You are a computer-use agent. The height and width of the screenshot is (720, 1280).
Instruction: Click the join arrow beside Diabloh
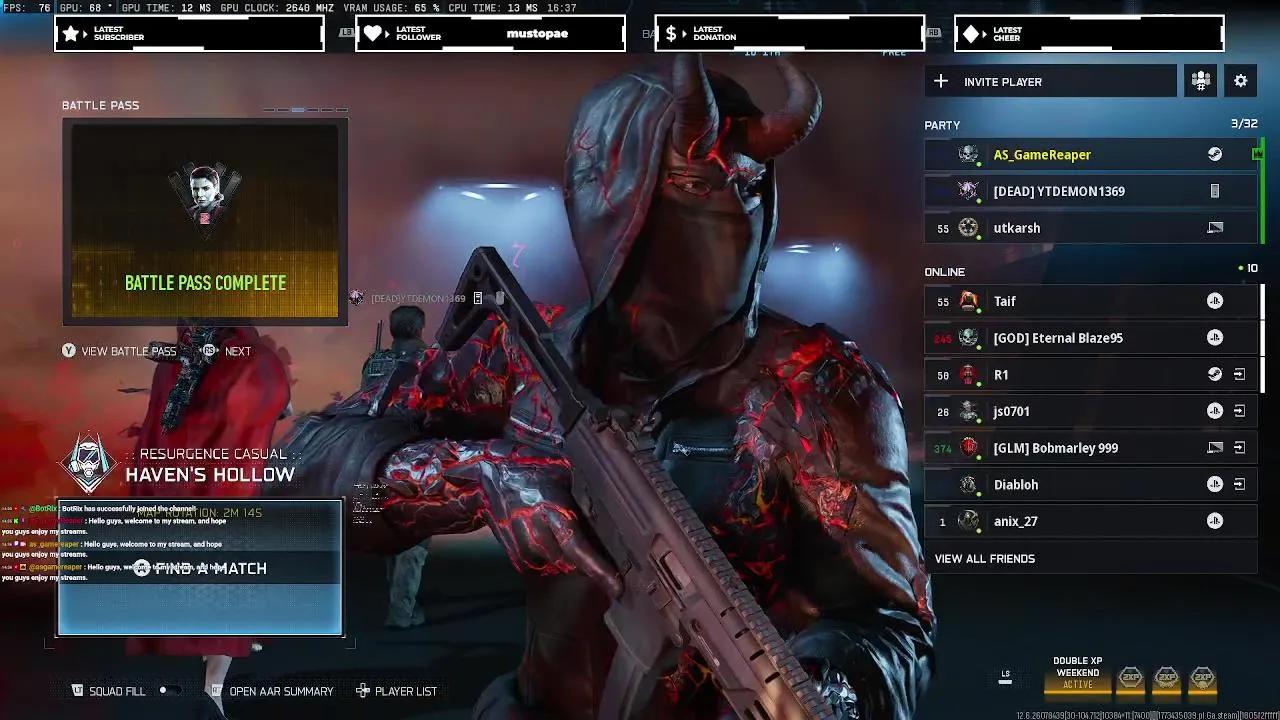1241,484
